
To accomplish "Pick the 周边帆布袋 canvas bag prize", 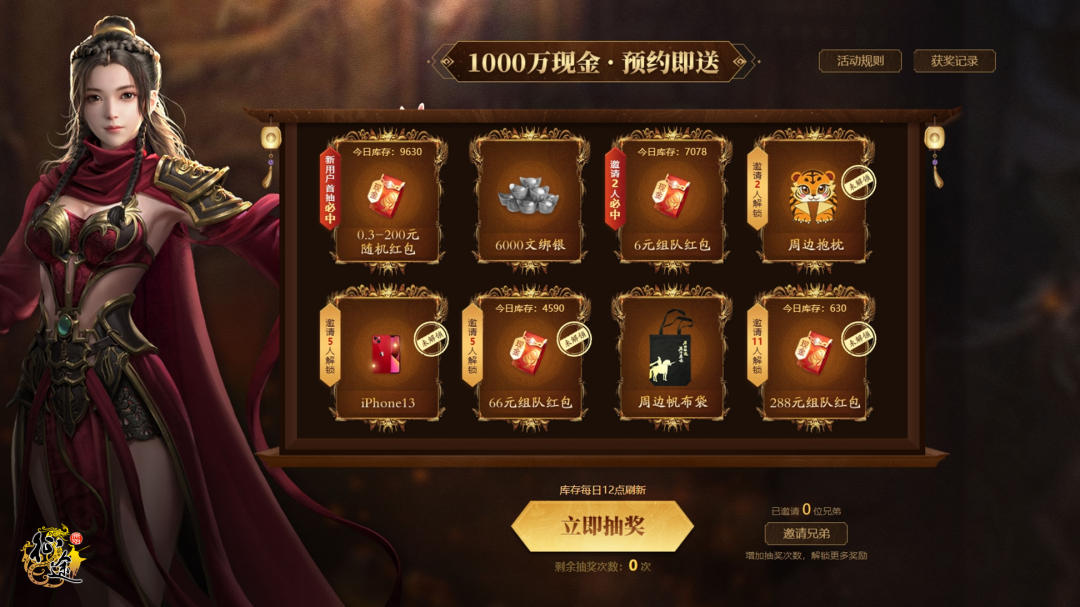I will [x=671, y=357].
